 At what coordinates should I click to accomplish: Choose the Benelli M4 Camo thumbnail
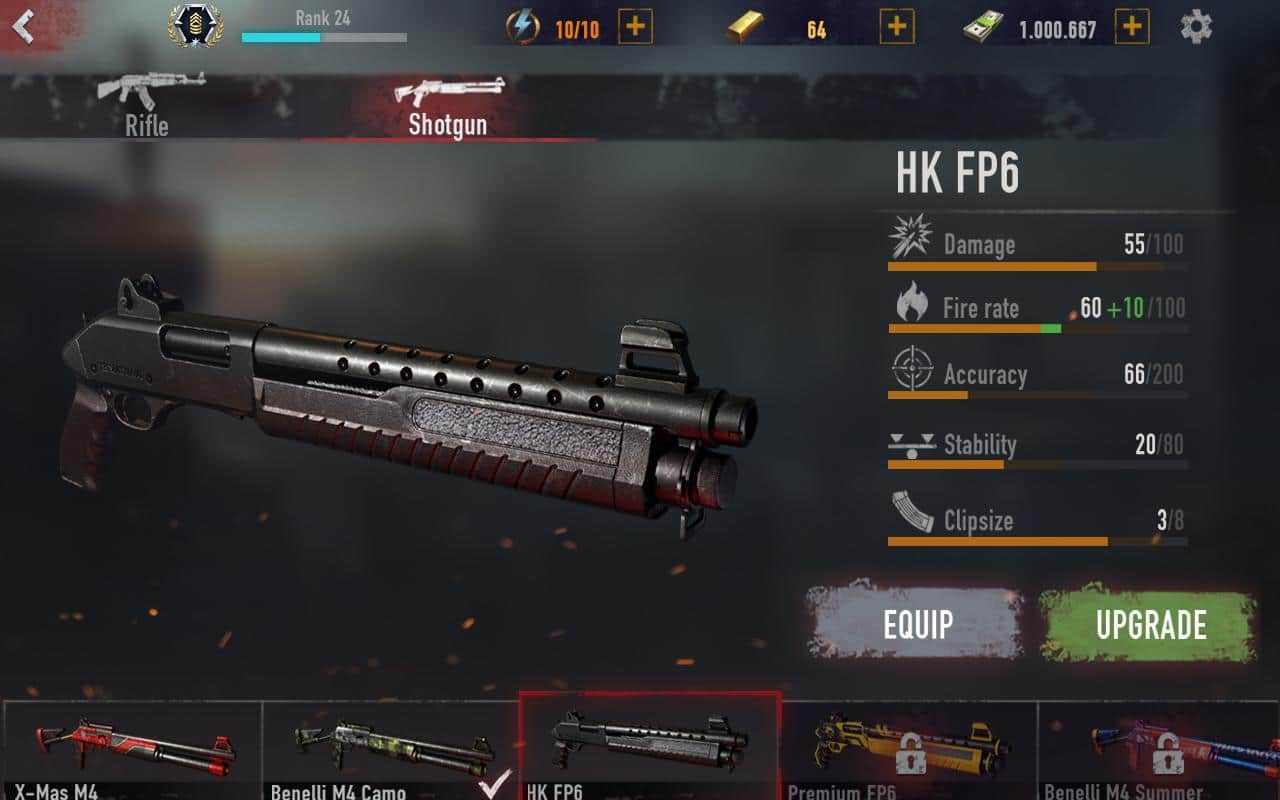(x=390, y=750)
